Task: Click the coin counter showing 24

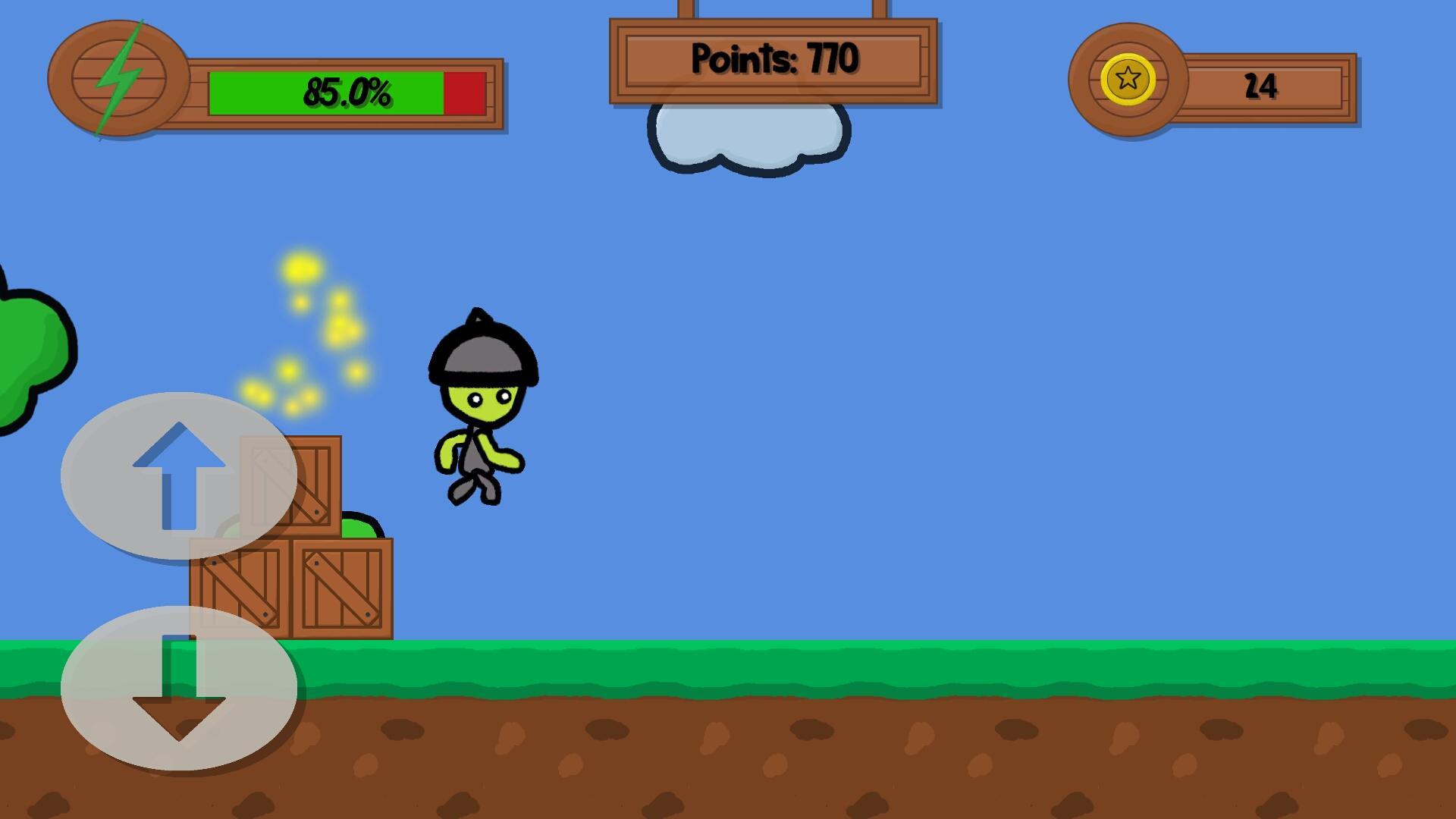Action: coord(1259,86)
